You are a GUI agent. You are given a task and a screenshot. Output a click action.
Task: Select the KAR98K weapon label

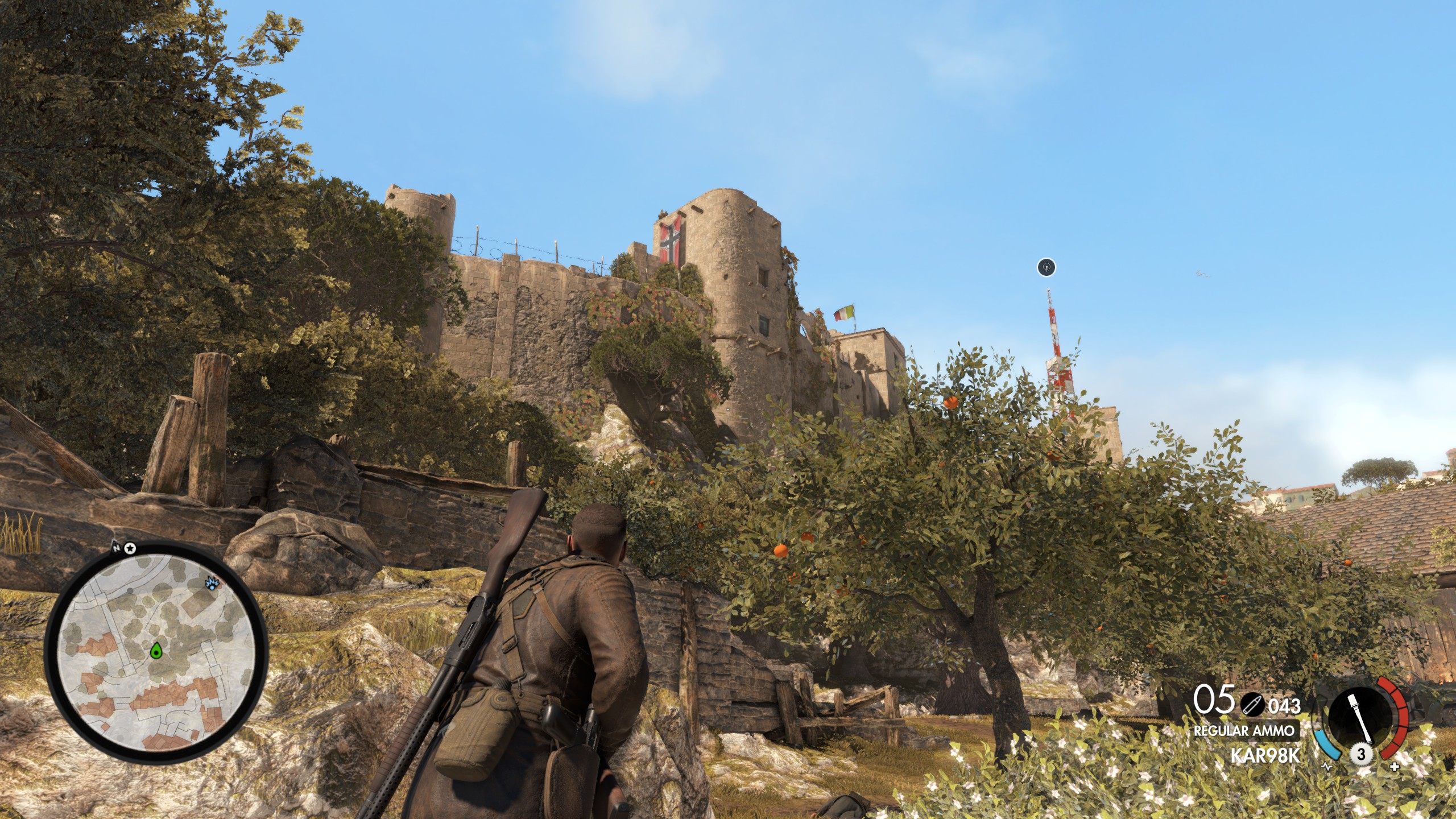tap(1265, 755)
